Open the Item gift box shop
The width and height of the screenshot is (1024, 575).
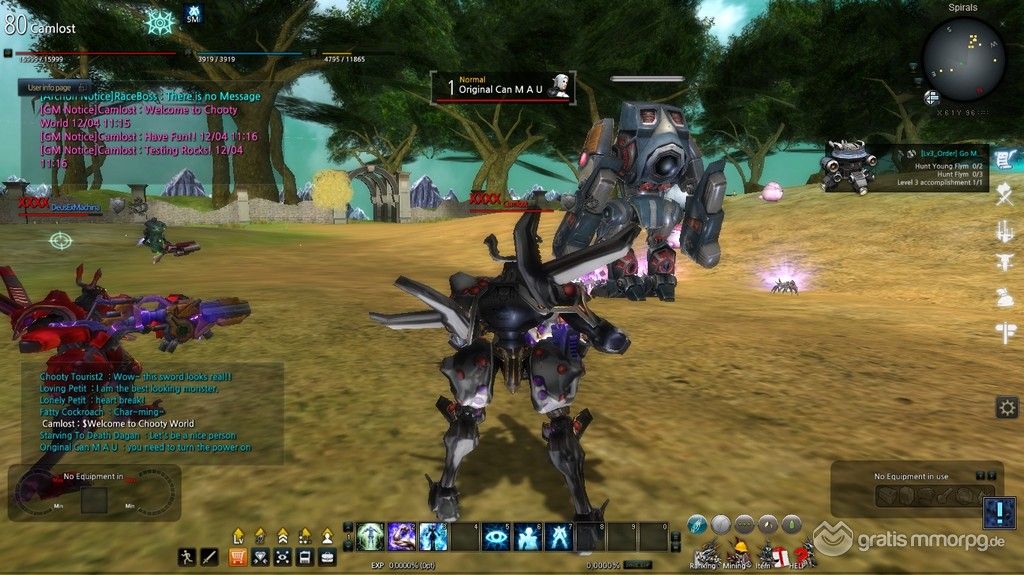777,554
